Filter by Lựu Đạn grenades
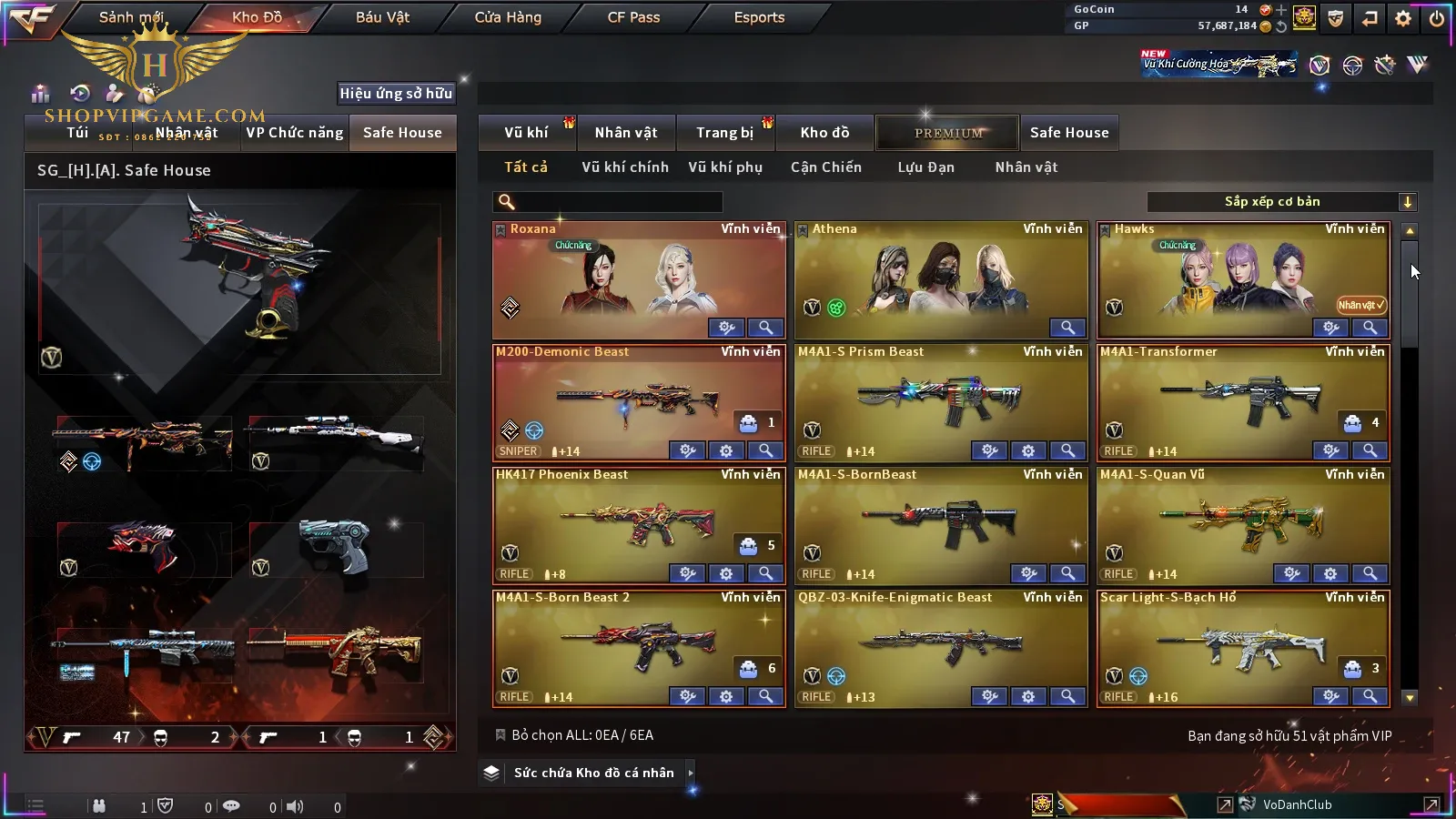The width and height of the screenshot is (1456, 819). click(925, 167)
